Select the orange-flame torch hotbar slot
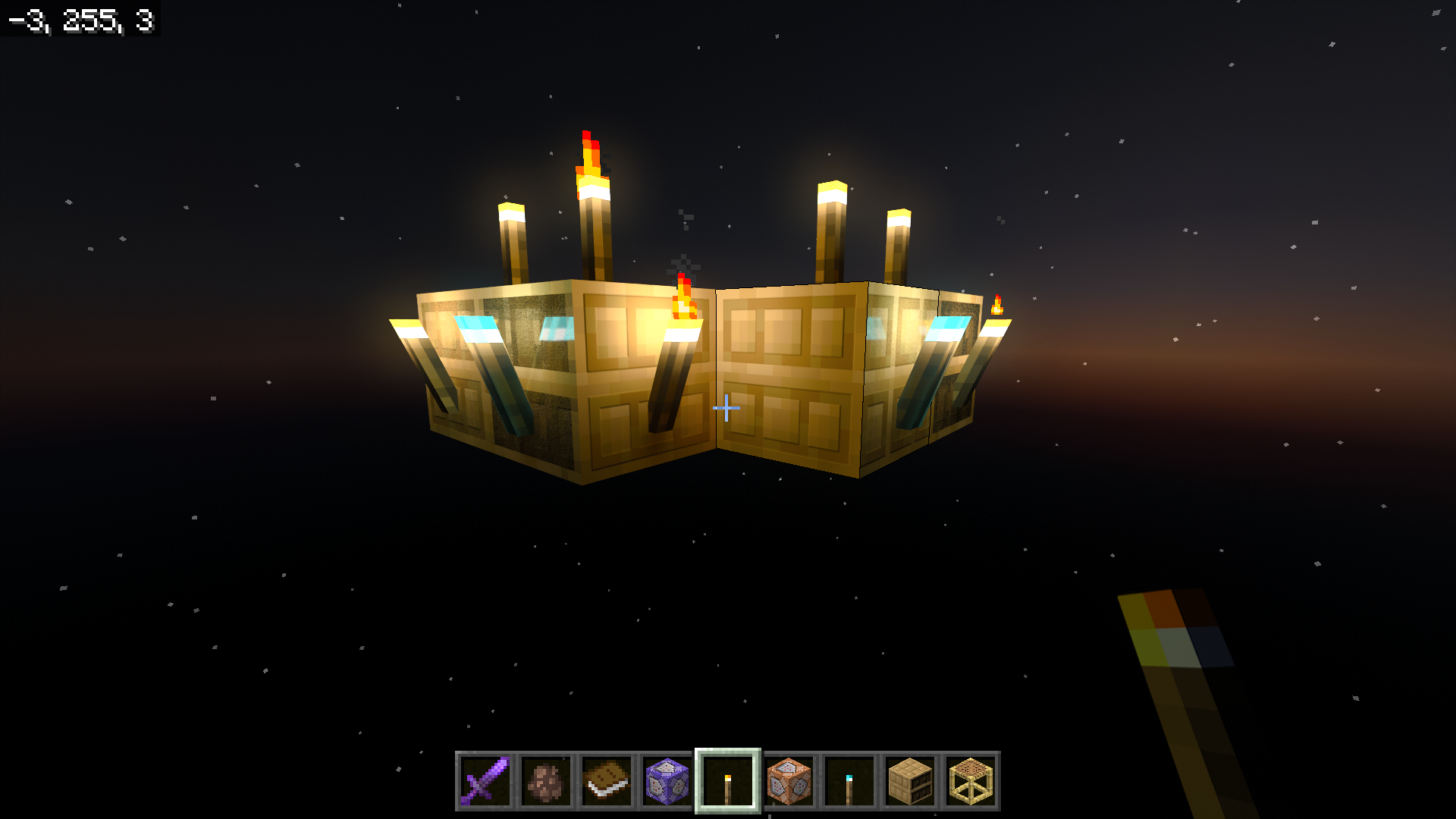The height and width of the screenshot is (819, 1456). pyautogui.click(x=728, y=781)
